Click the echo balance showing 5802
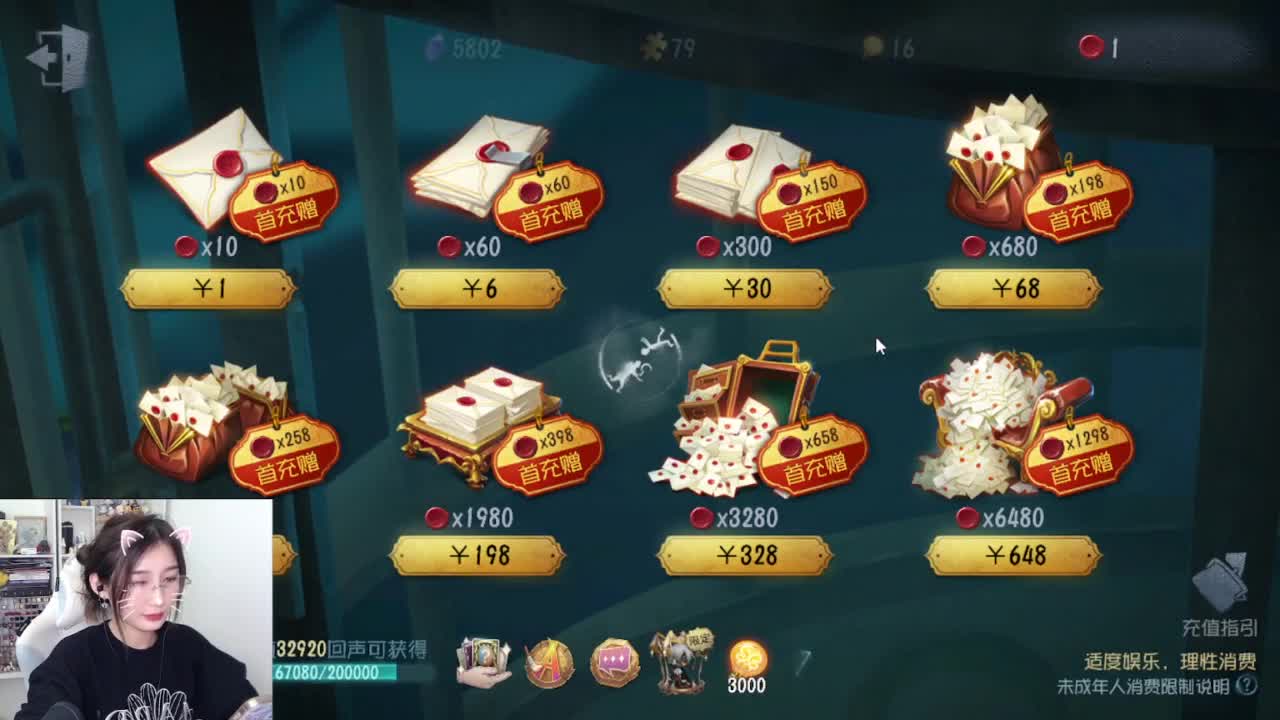Image resolution: width=1280 pixels, height=720 pixels. 460,47
